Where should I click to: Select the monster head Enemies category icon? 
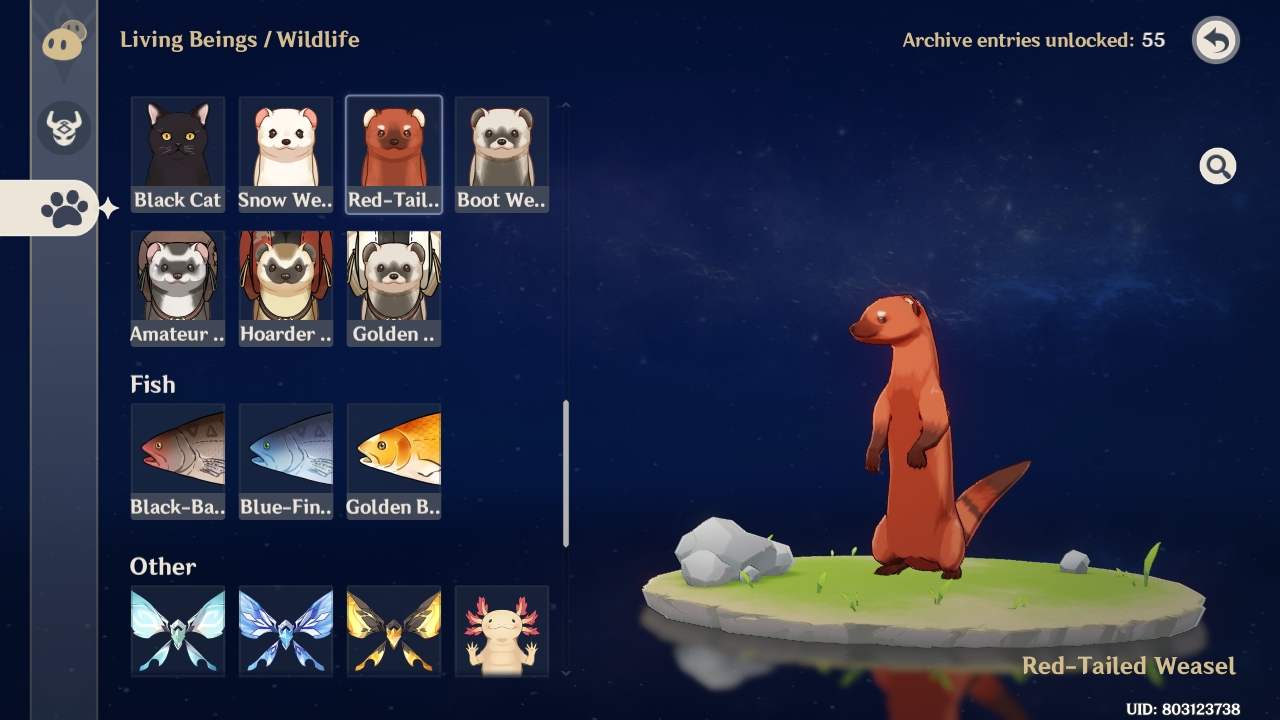pos(62,128)
